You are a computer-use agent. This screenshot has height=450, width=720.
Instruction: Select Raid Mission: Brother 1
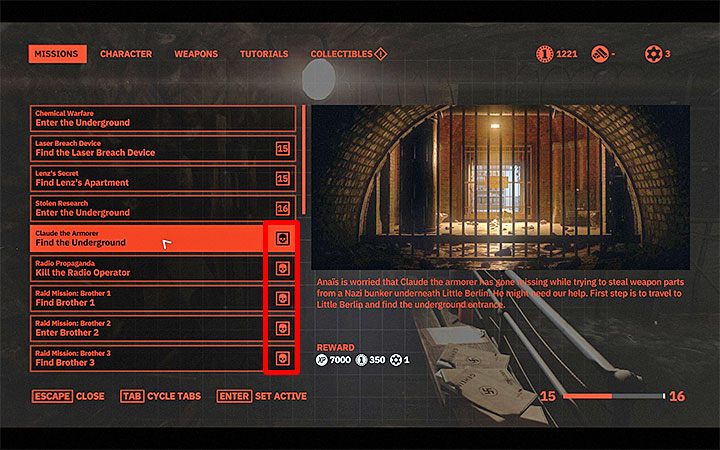(148, 298)
